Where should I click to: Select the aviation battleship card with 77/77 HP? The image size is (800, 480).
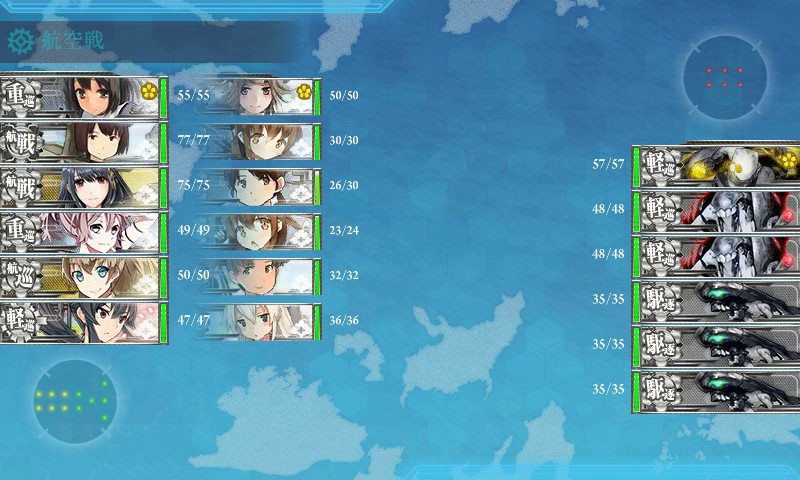(x=83, y=142)
